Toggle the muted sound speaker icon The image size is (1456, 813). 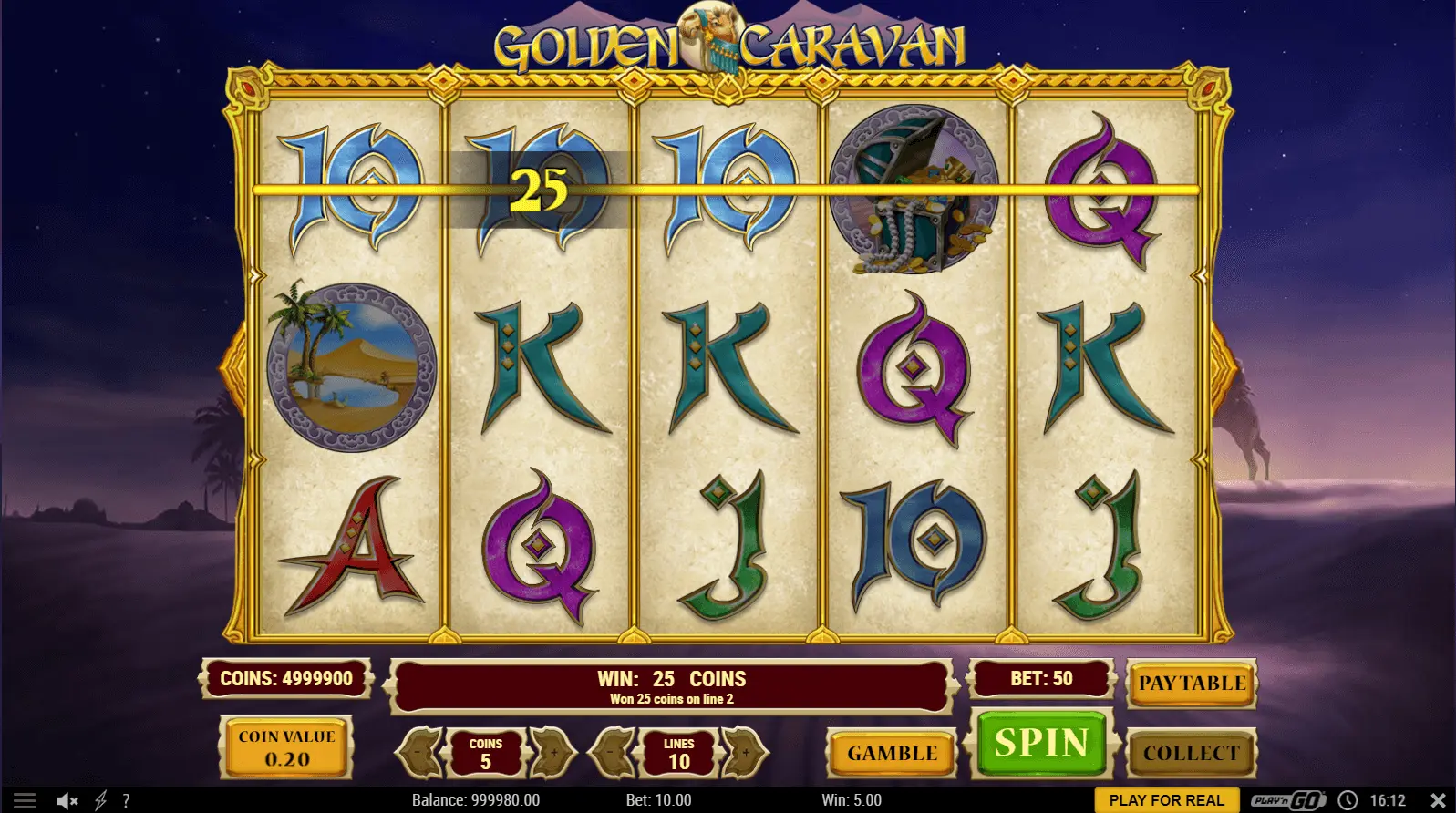click(x=67, y=800)
